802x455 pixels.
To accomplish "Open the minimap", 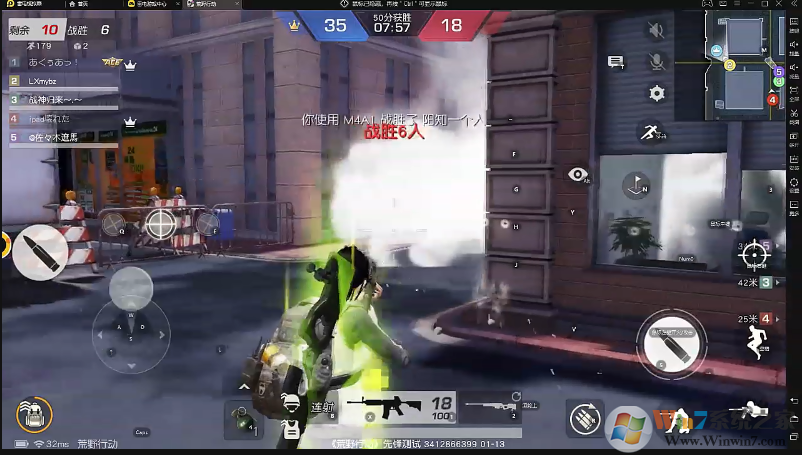I will pyautogui.click(x=741, y=64).
